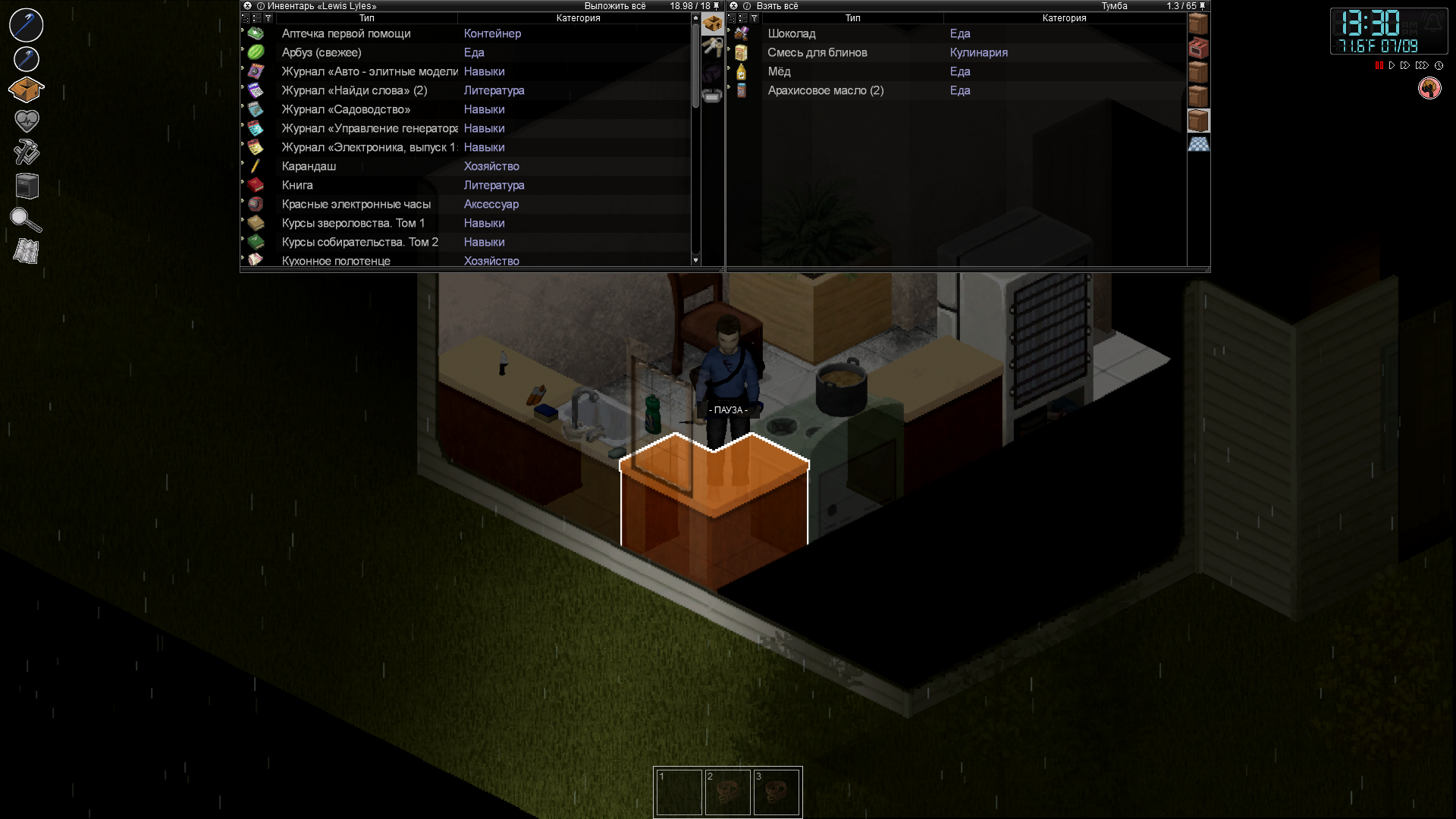Screen dimensions: 1456x819
Task: Choose the Смесь для блинов row
Action: (817, 52)
